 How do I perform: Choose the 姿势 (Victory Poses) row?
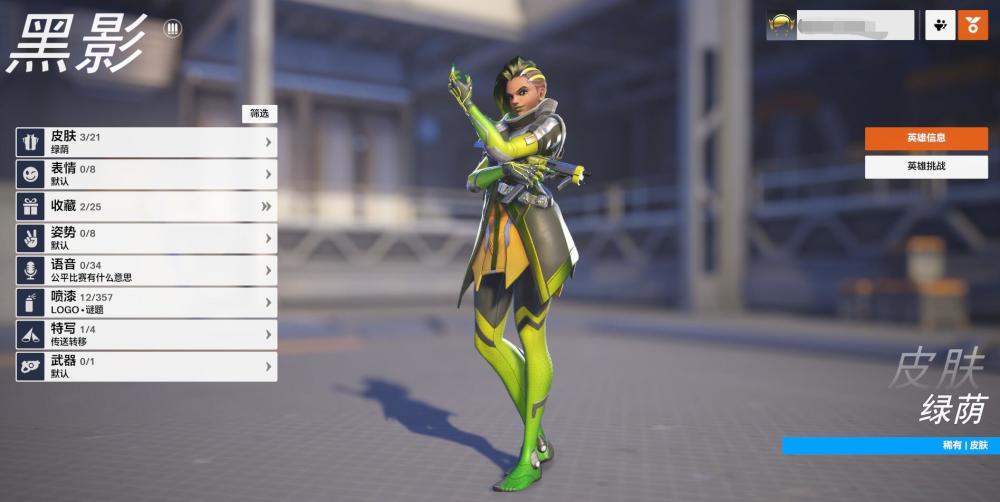(x=146, y=238)
